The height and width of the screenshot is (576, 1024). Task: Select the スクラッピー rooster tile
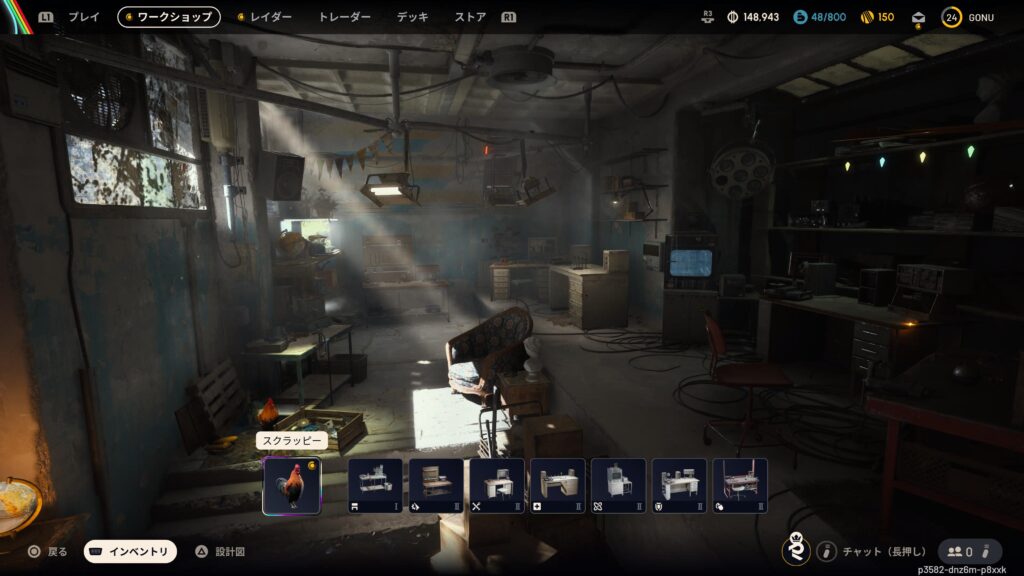point(292,485)
